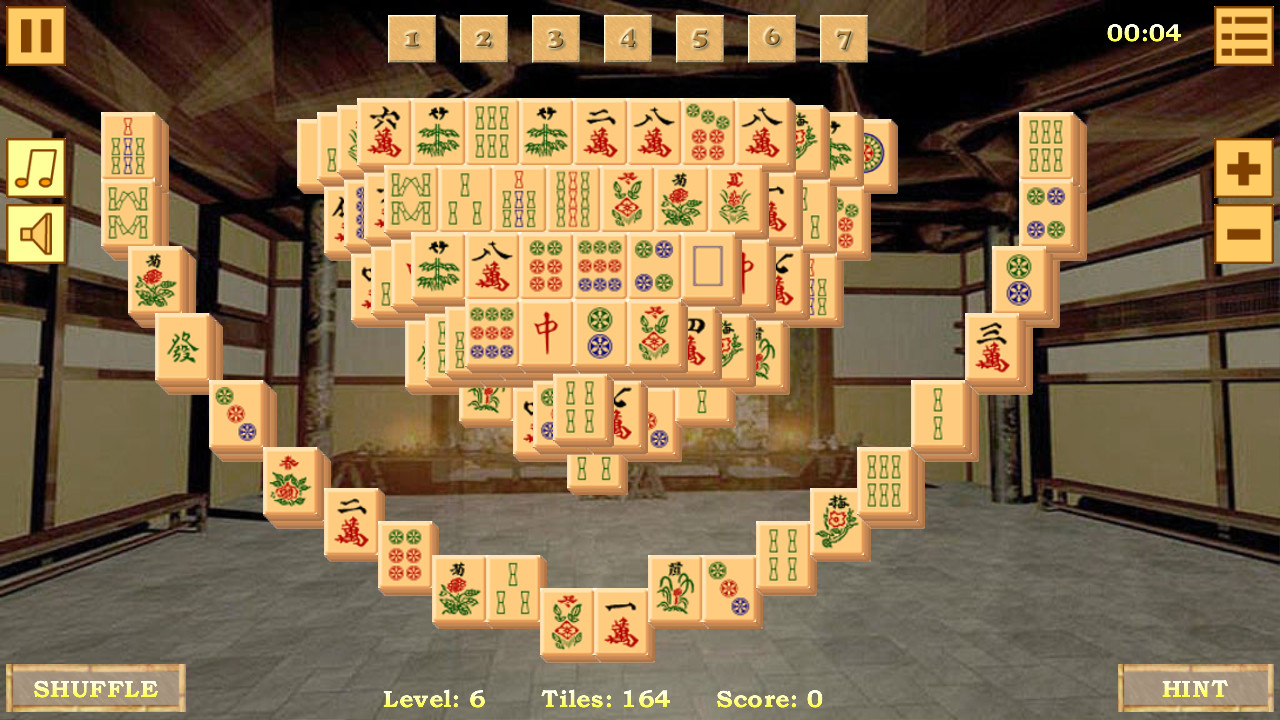Viewport: 1280px width, 720px height.
Task: Select level button 7
Action: coord(844,40)
